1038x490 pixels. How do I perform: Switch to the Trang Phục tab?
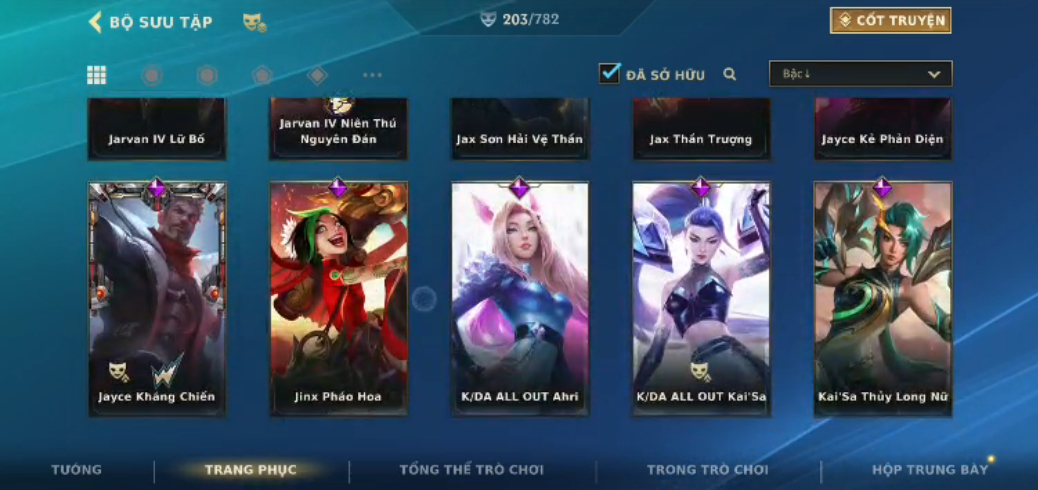point(250,470)
